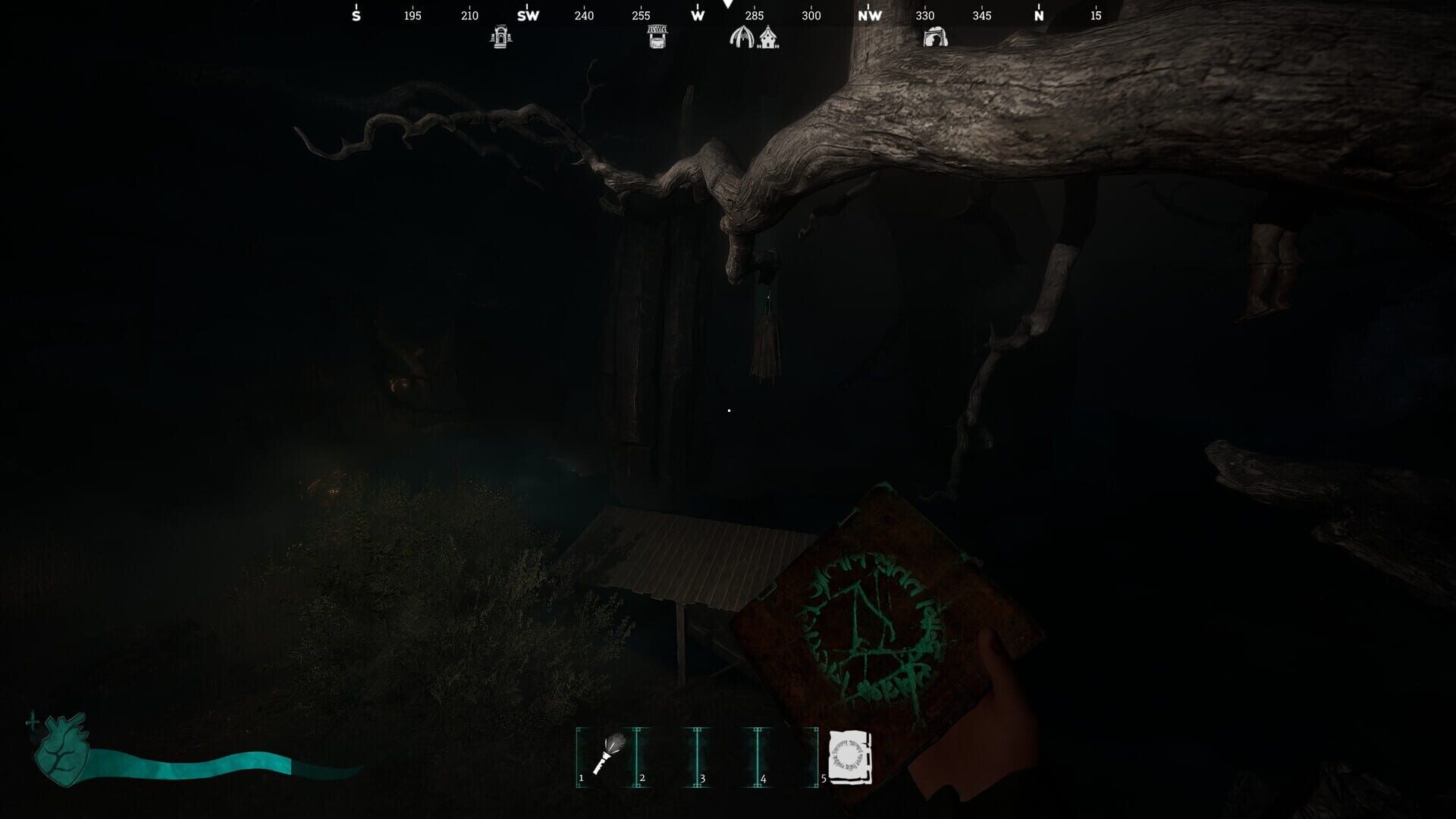
Task: Click the white heading marker above the compass
Action: coord(727,6)
